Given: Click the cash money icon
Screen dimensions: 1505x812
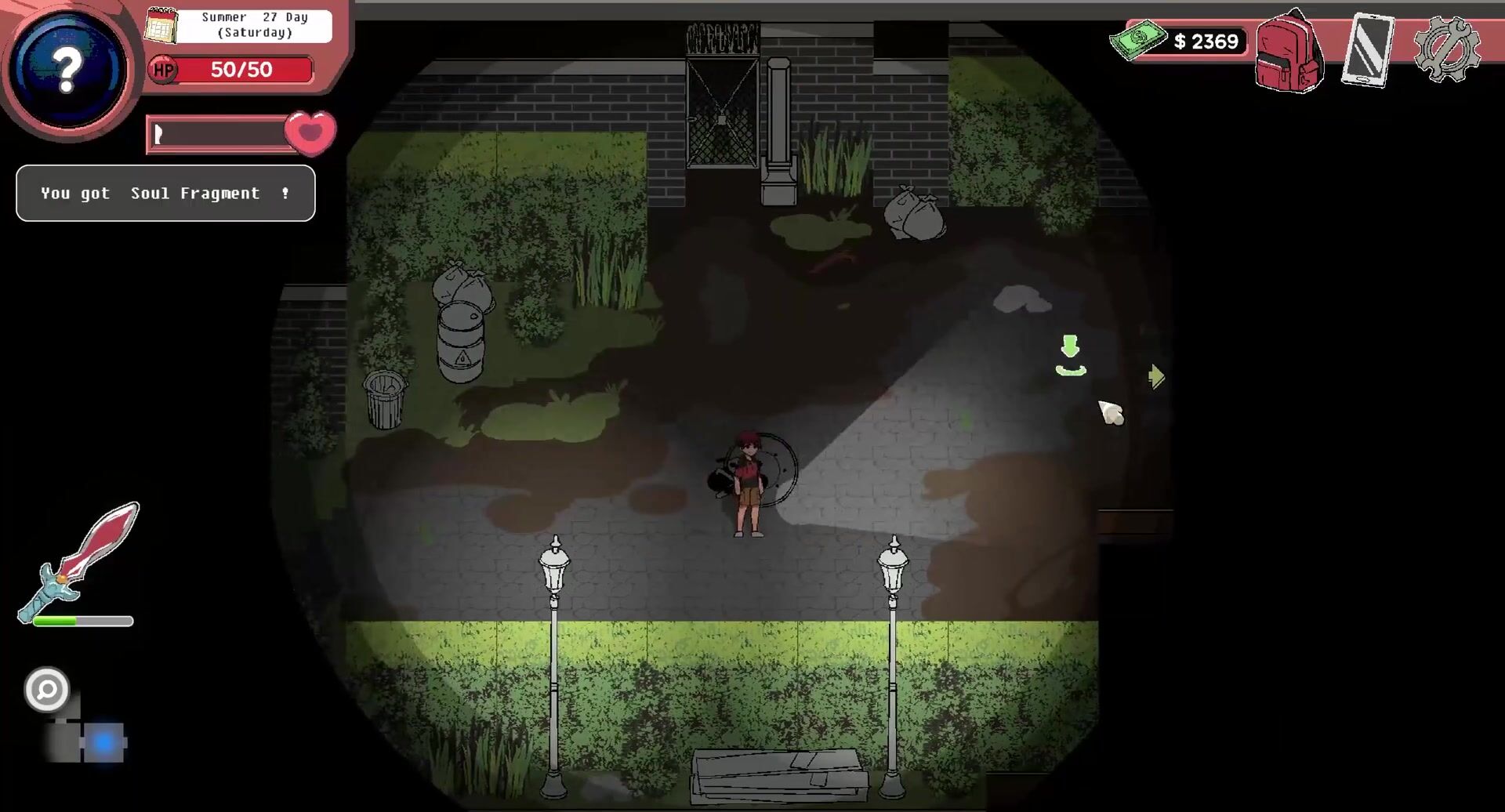Looking at the screenshot, I should [x=1137, y=39].
